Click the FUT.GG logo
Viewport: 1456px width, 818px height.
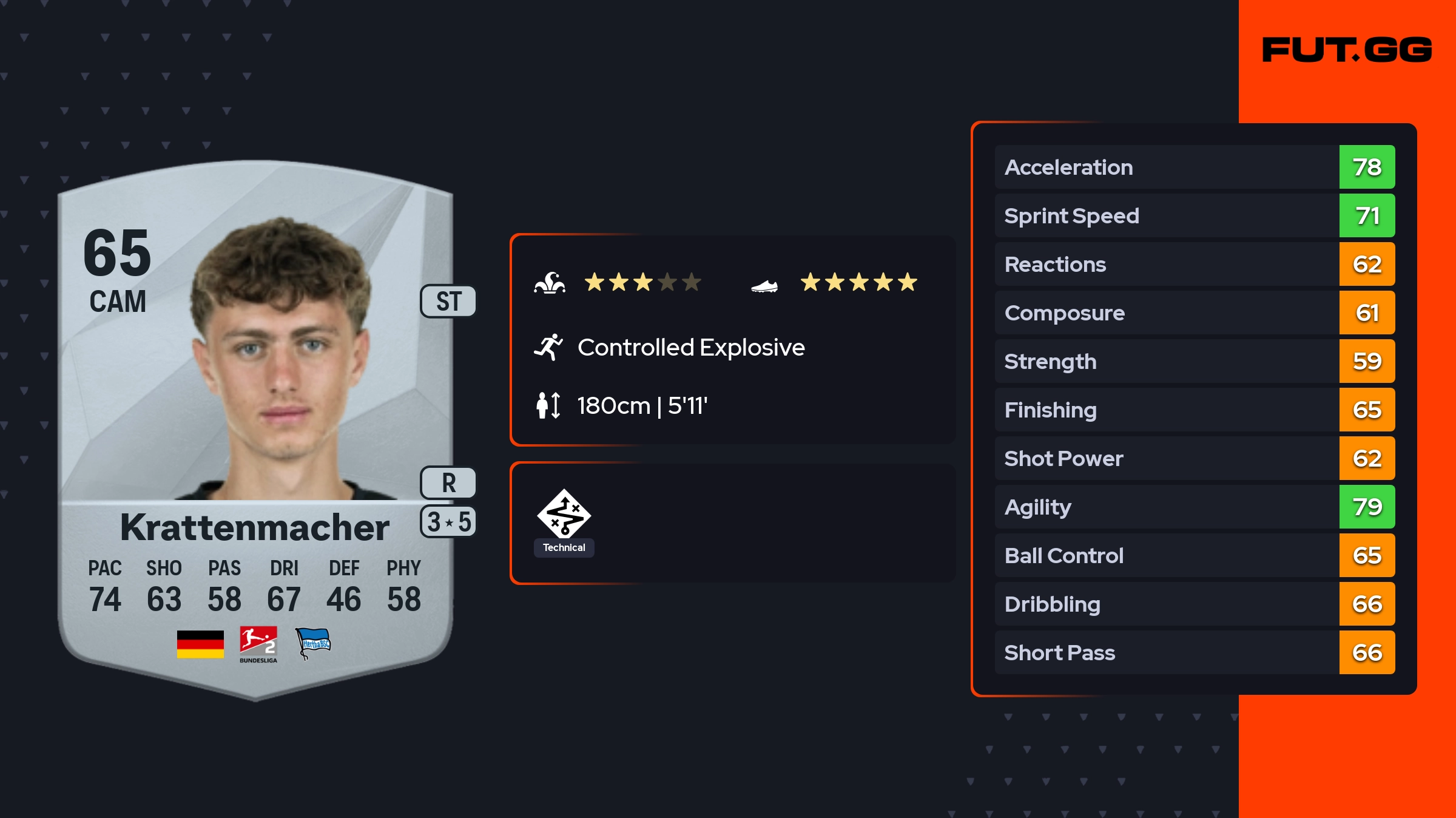(x=1347, y=50)
